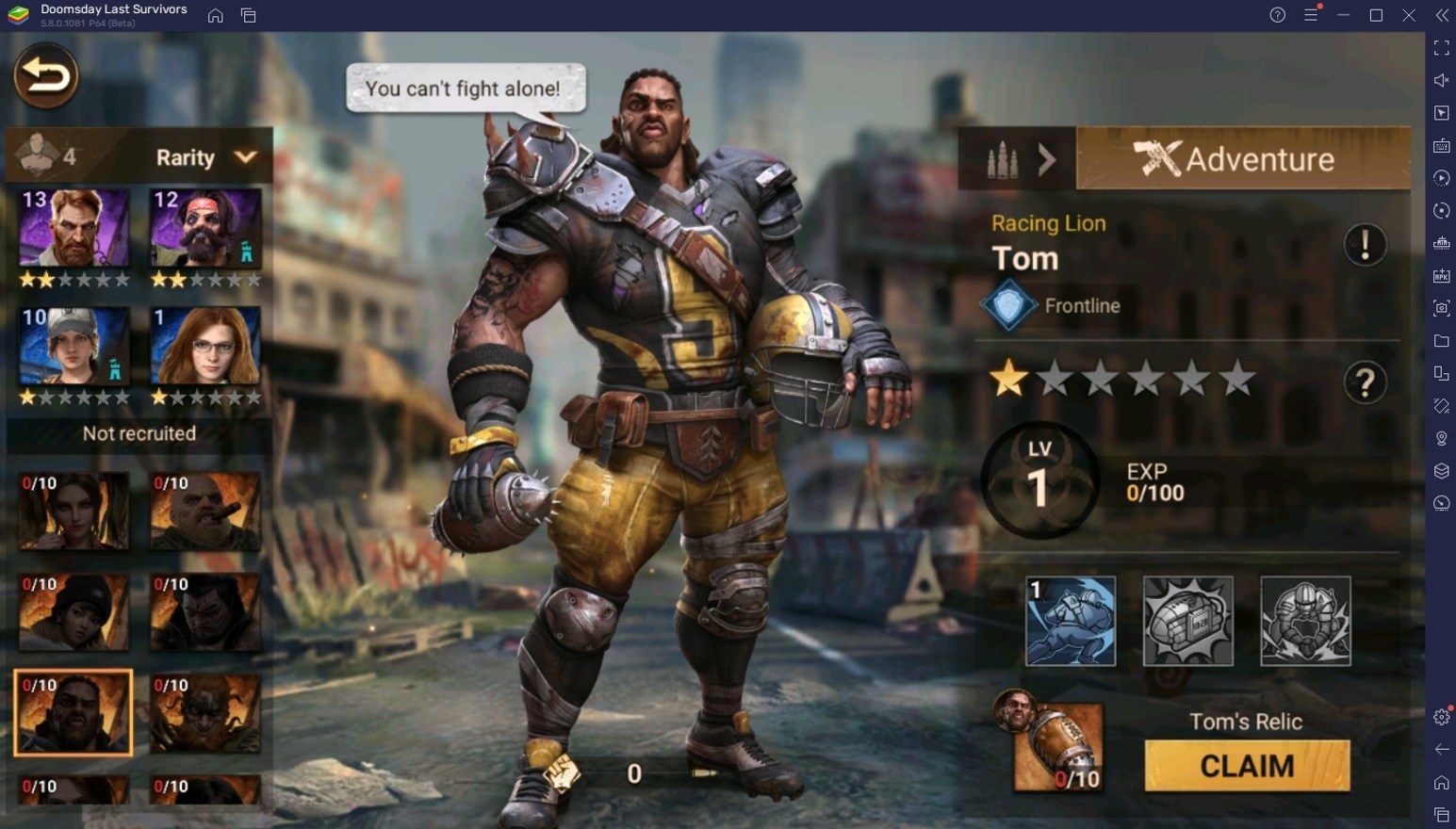1456x829 pixels.
Task: View Tom's level 1 charge skill
Action: (1070, 622)
